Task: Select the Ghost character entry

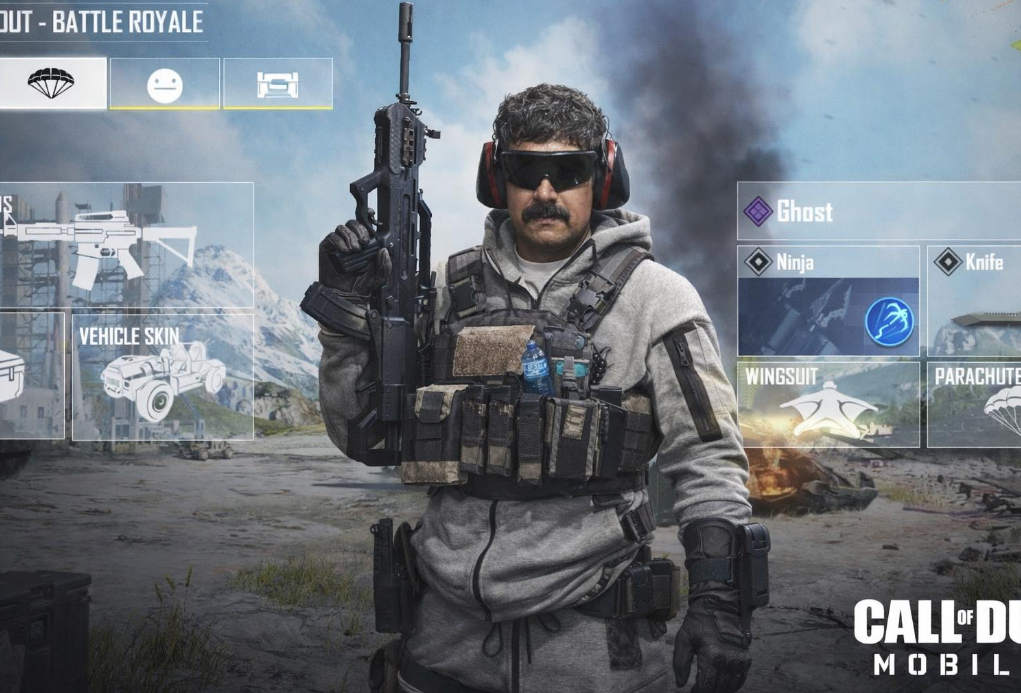Action: [878, 211]
